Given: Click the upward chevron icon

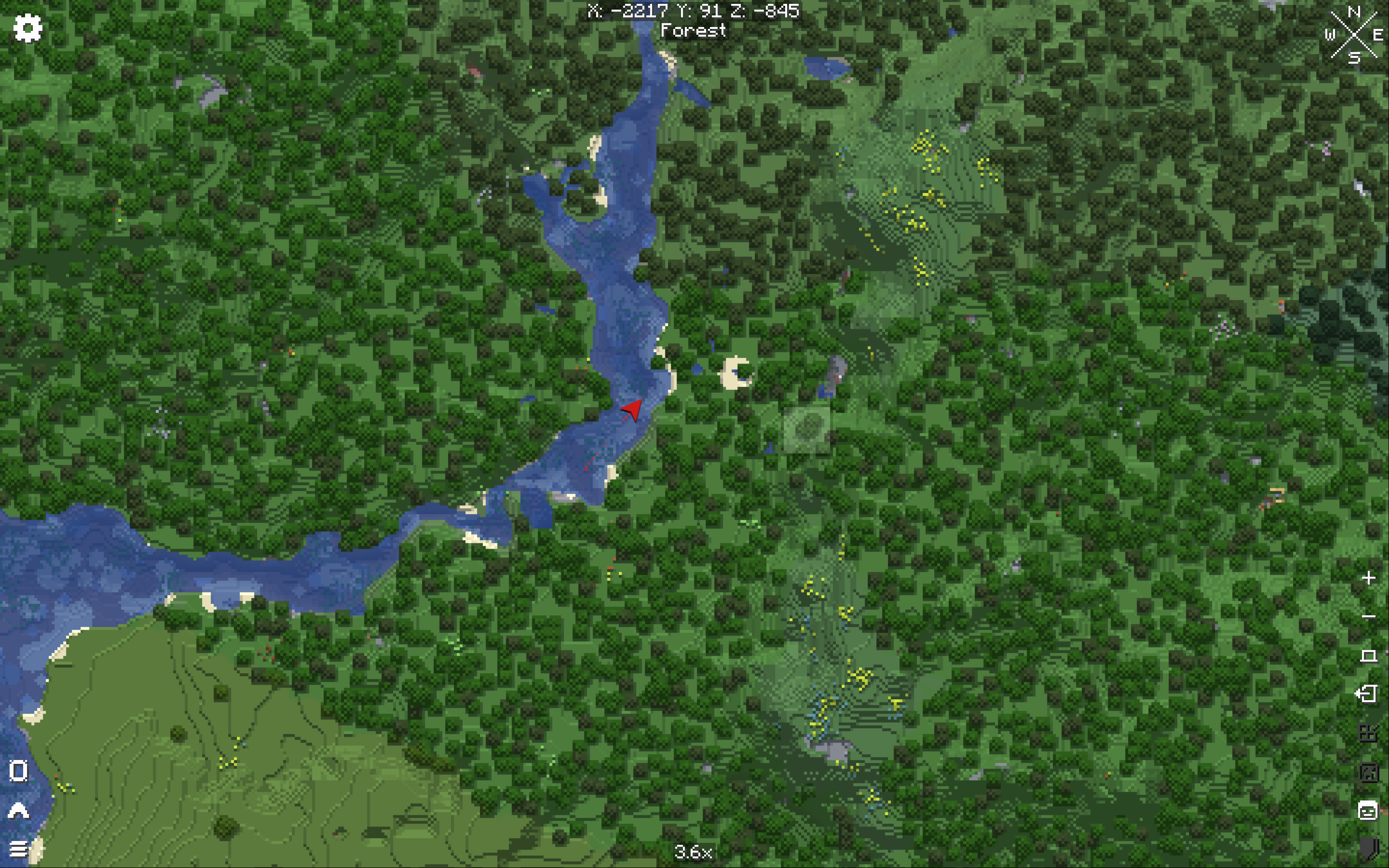Looking at the screenshot, I should coord(18,810).
